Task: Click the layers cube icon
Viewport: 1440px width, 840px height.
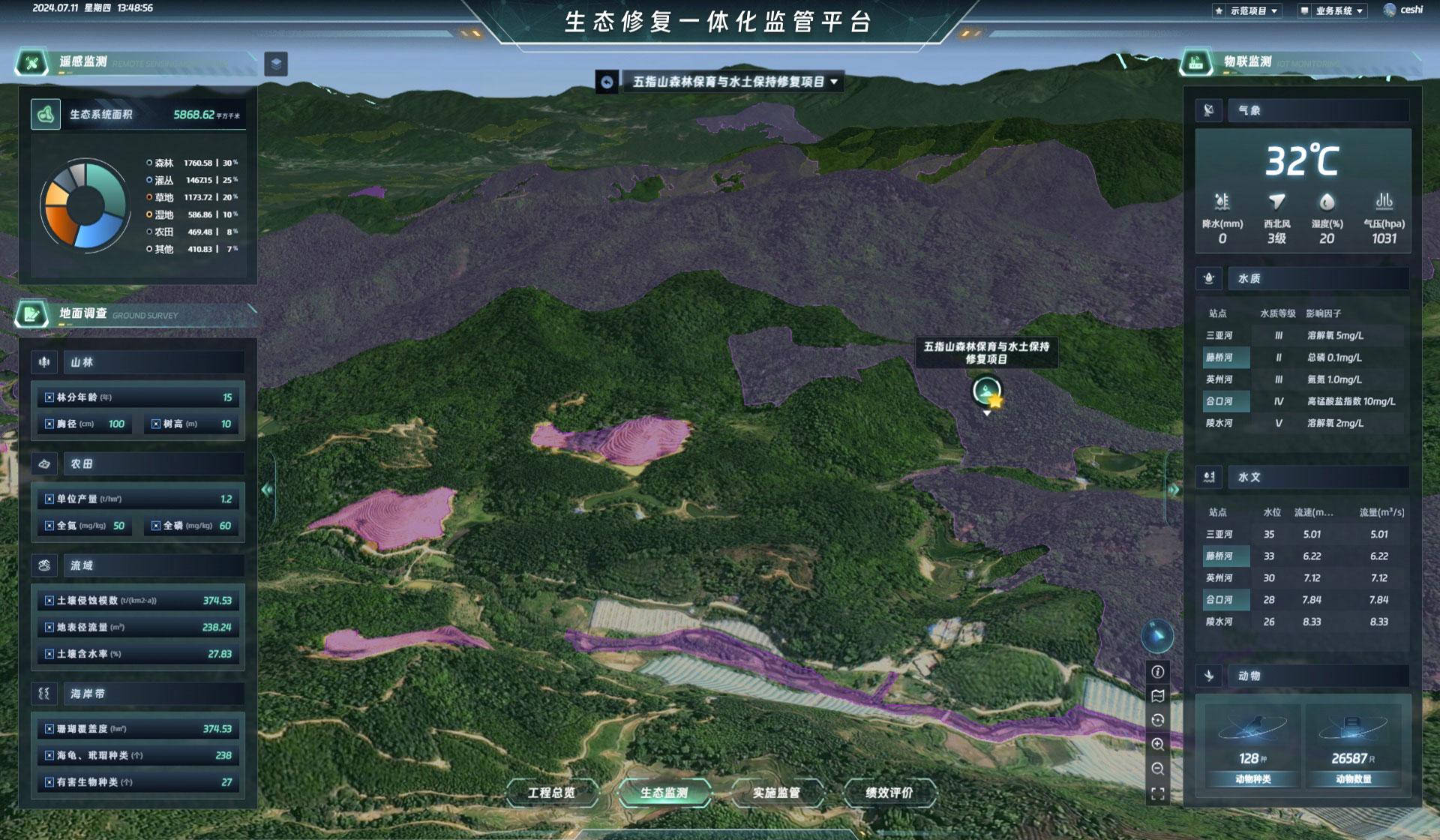Action: pyautogui.click(x=276, y=64)
